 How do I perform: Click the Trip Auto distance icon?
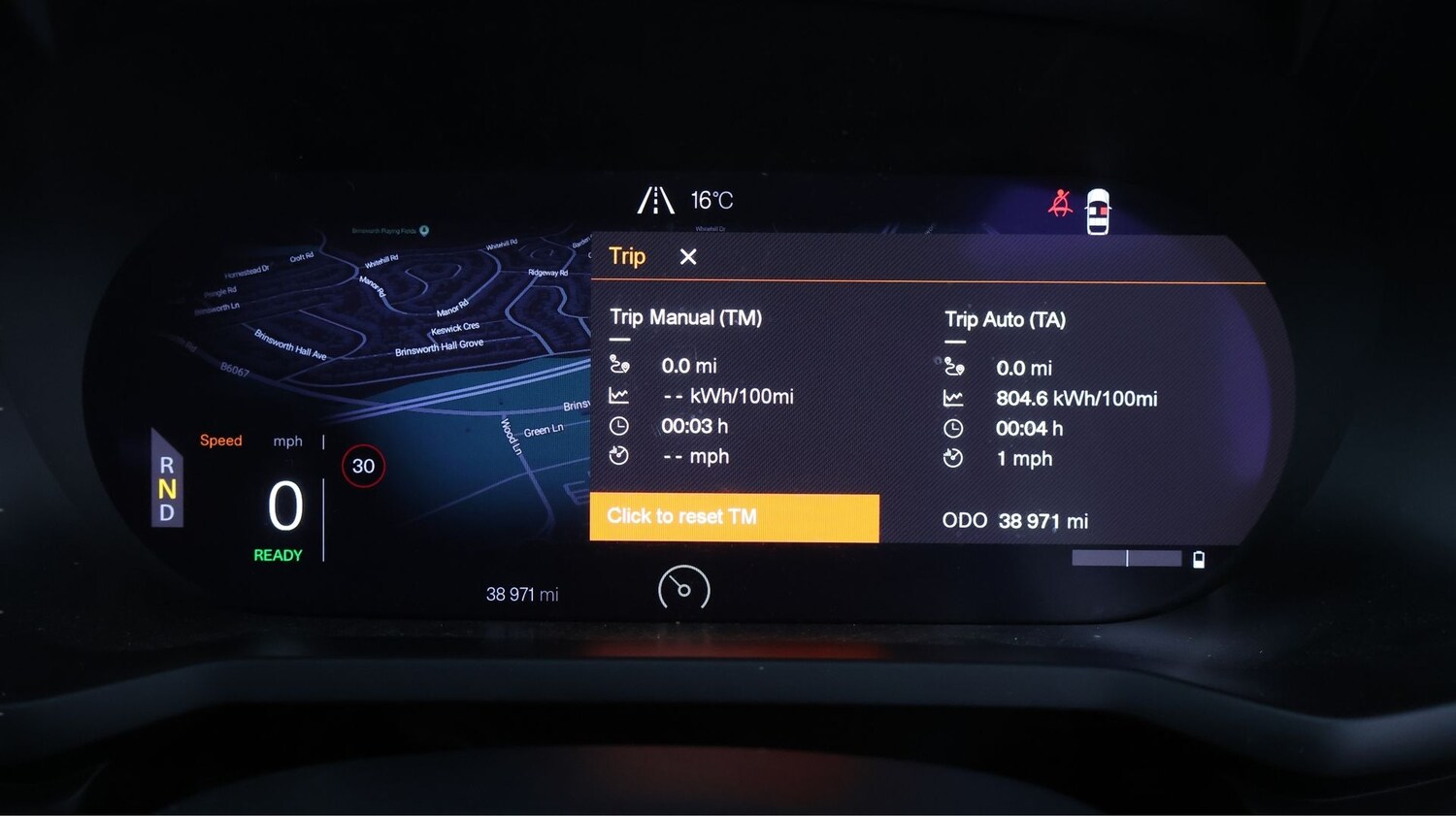coord(955,367)
